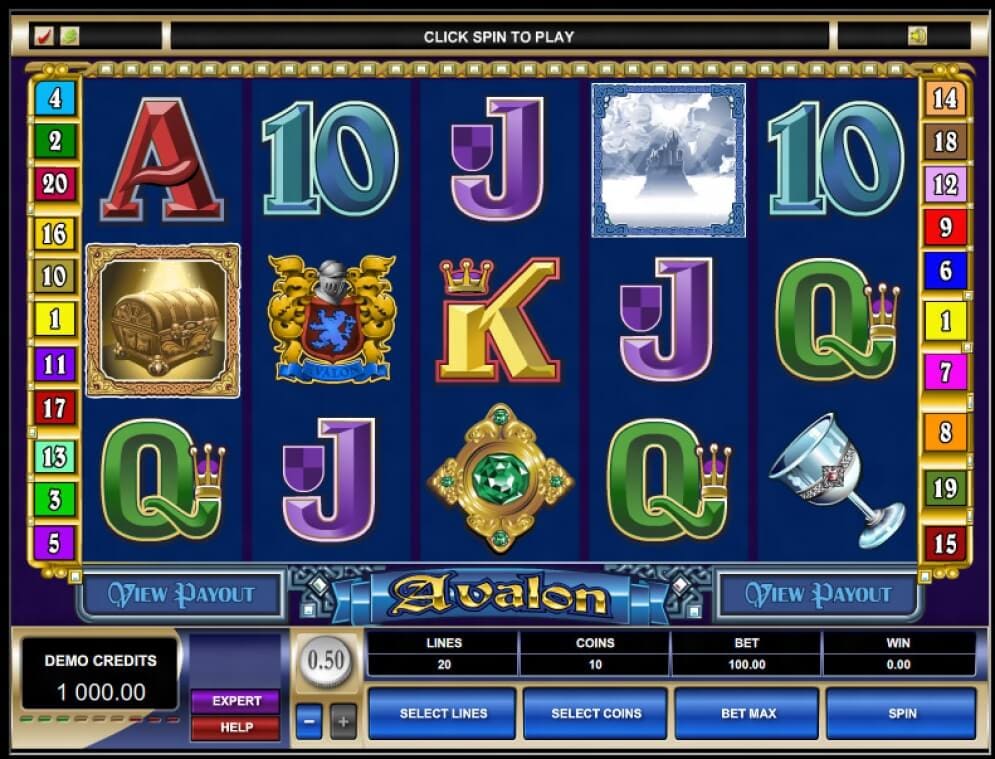Show payline number 15
995x759 pixels.
click(x=945, y=543)
